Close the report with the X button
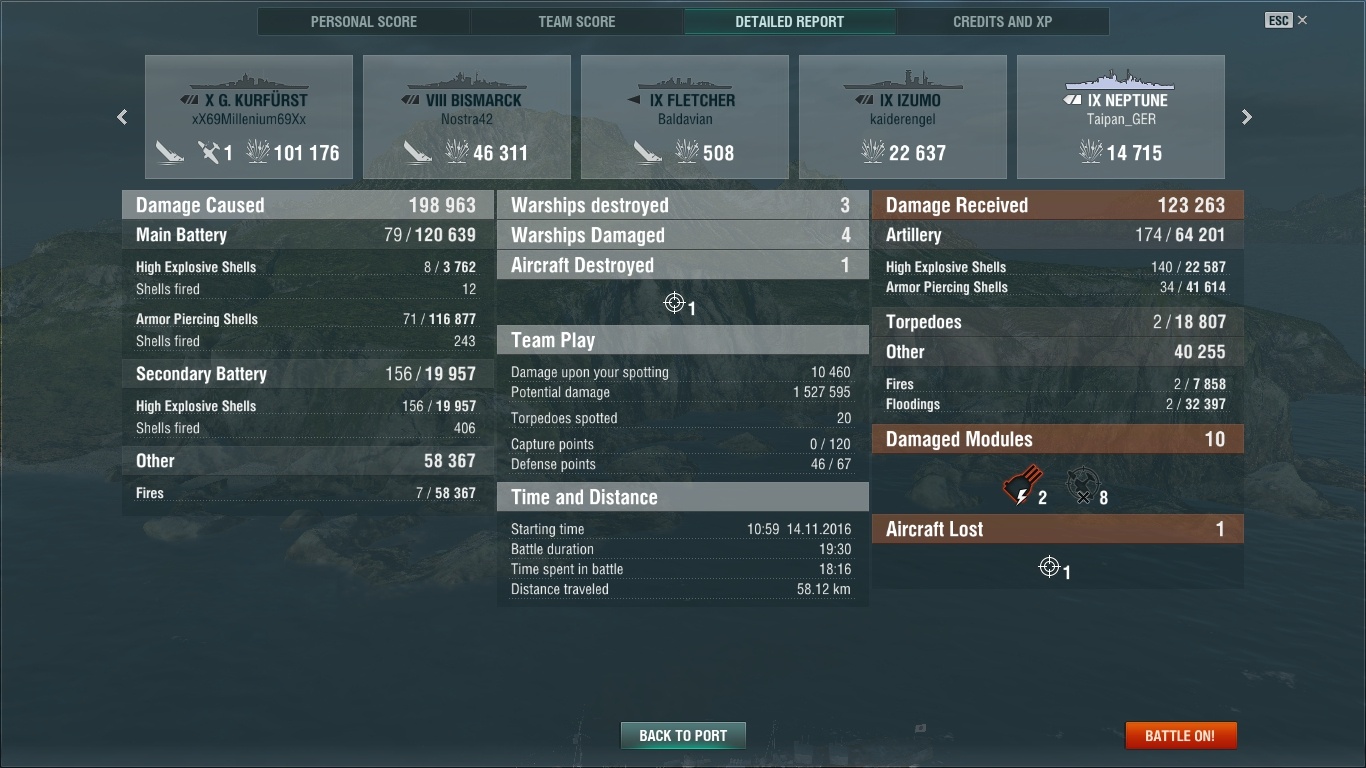 1302,20
